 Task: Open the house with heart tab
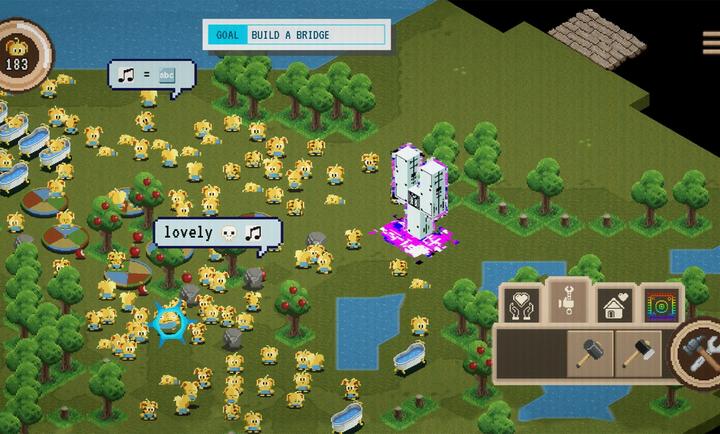(x=613, y=303)
